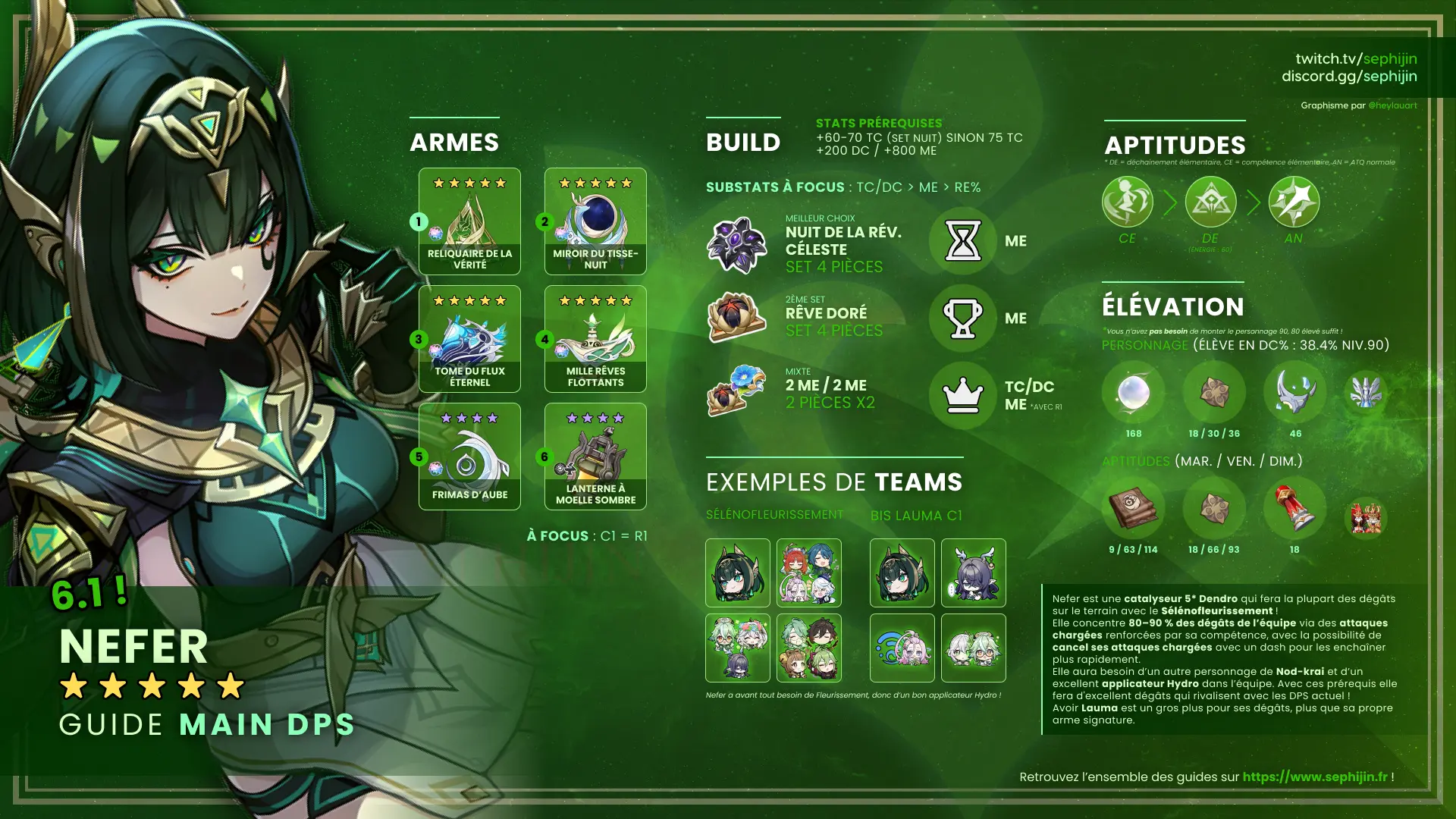Select the Reliquaire de la Vérité weapon card
This screenshot has height=819, width=1456.
(469, 221)
